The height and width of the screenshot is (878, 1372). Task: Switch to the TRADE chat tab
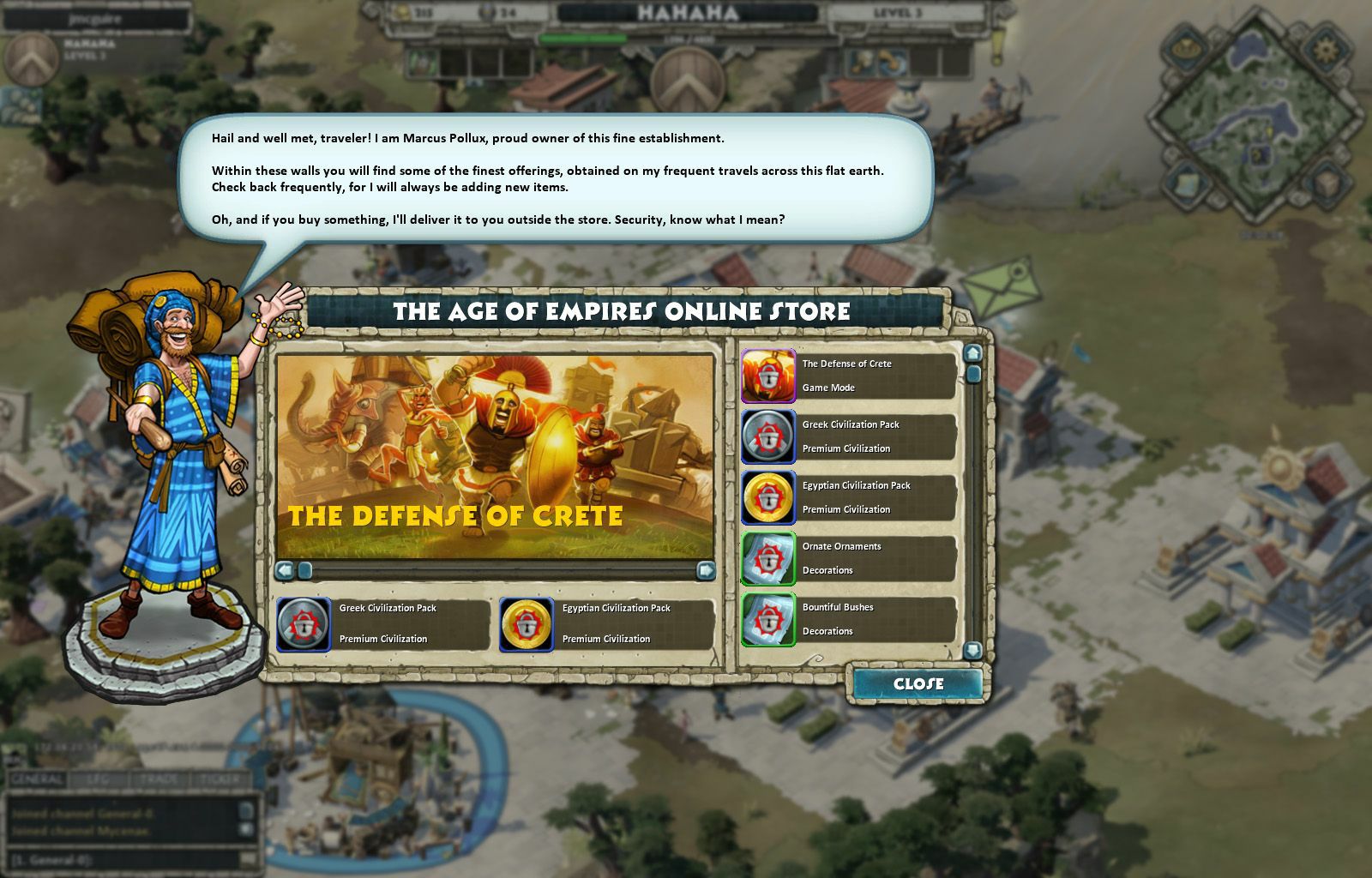tap(158, 779)
